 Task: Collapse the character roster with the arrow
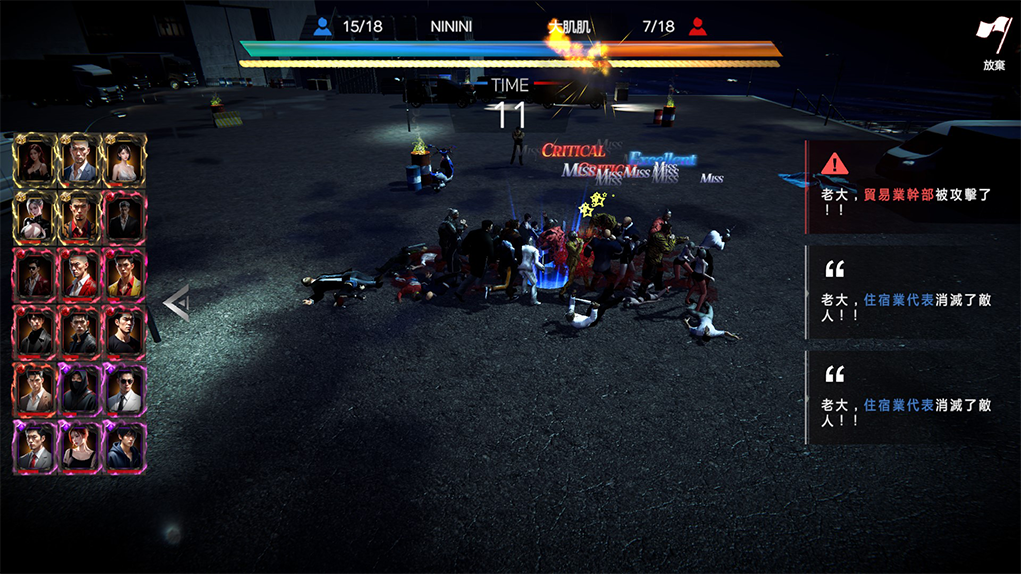point(176,302)
